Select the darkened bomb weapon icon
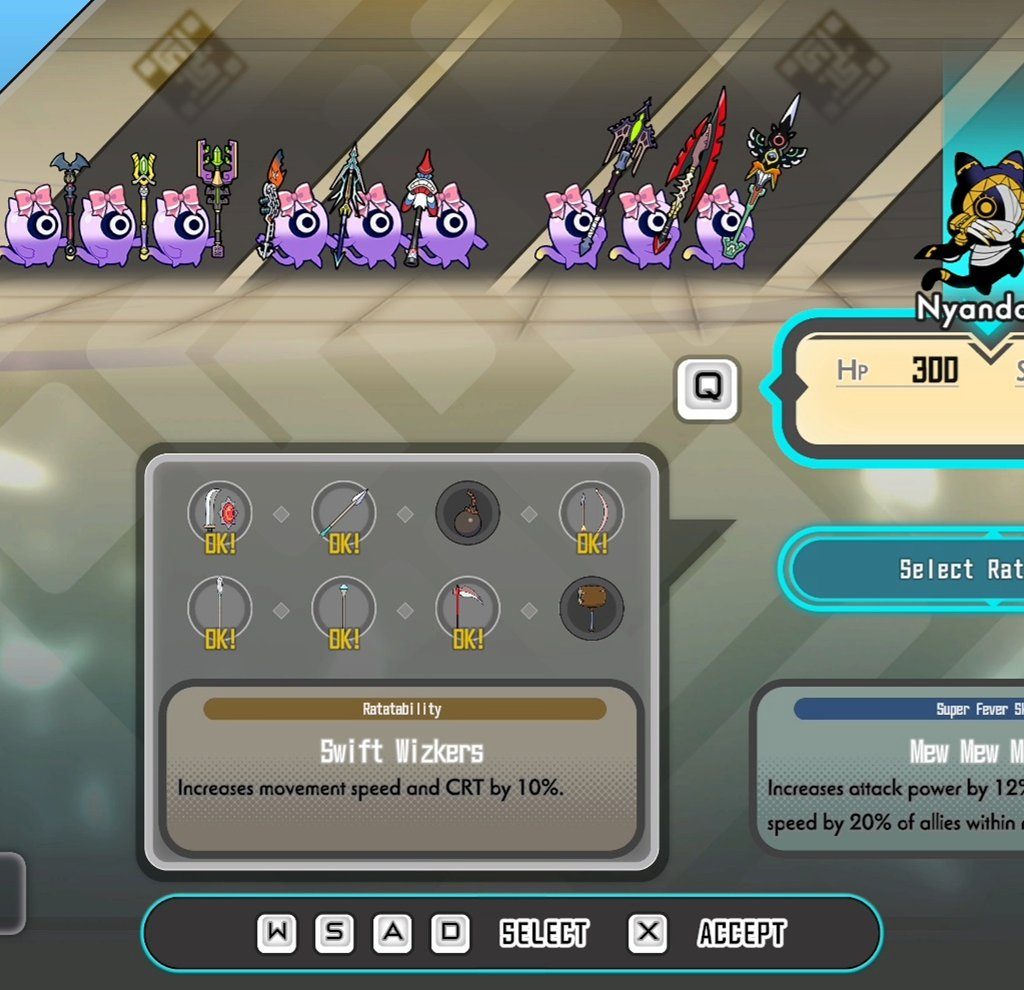 [x=467, y=514]
